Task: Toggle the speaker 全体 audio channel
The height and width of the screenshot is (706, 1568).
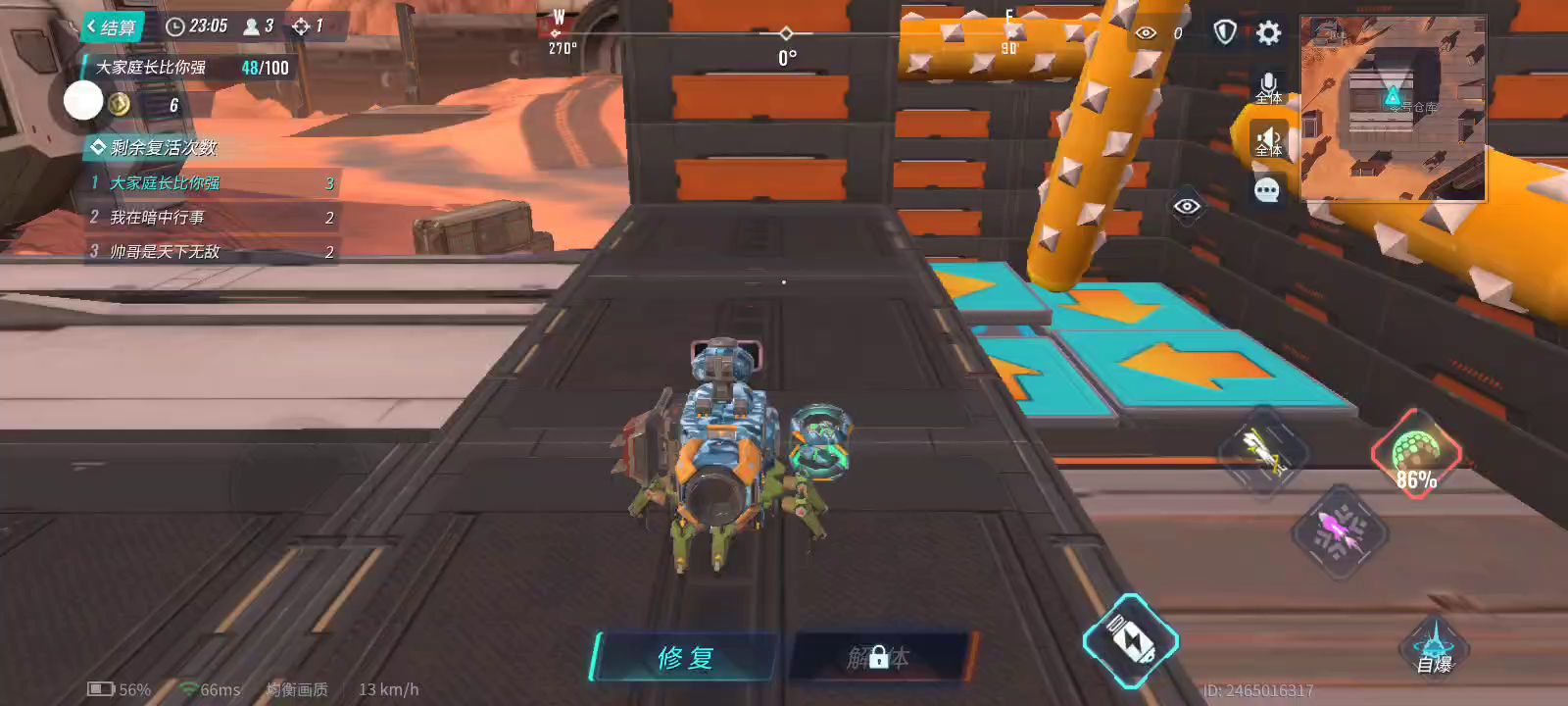Action: [1268, 141]
